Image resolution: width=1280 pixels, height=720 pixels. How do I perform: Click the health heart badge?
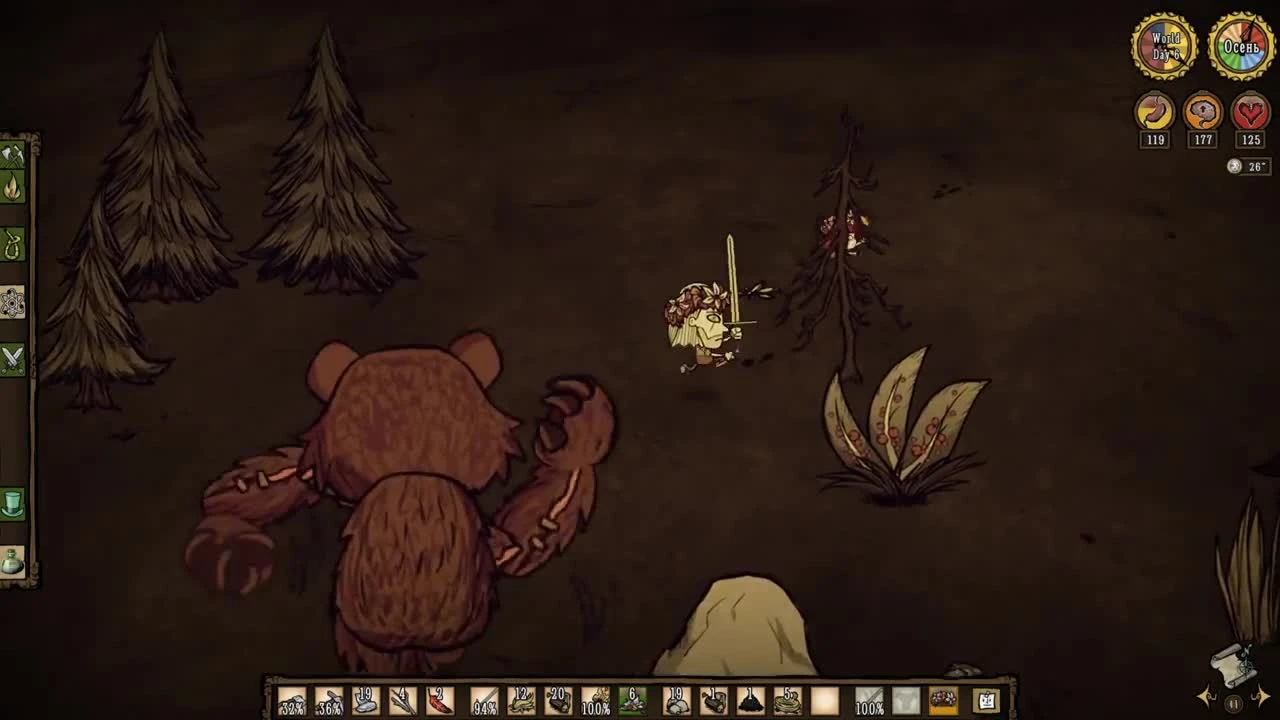pos(1250,112)
